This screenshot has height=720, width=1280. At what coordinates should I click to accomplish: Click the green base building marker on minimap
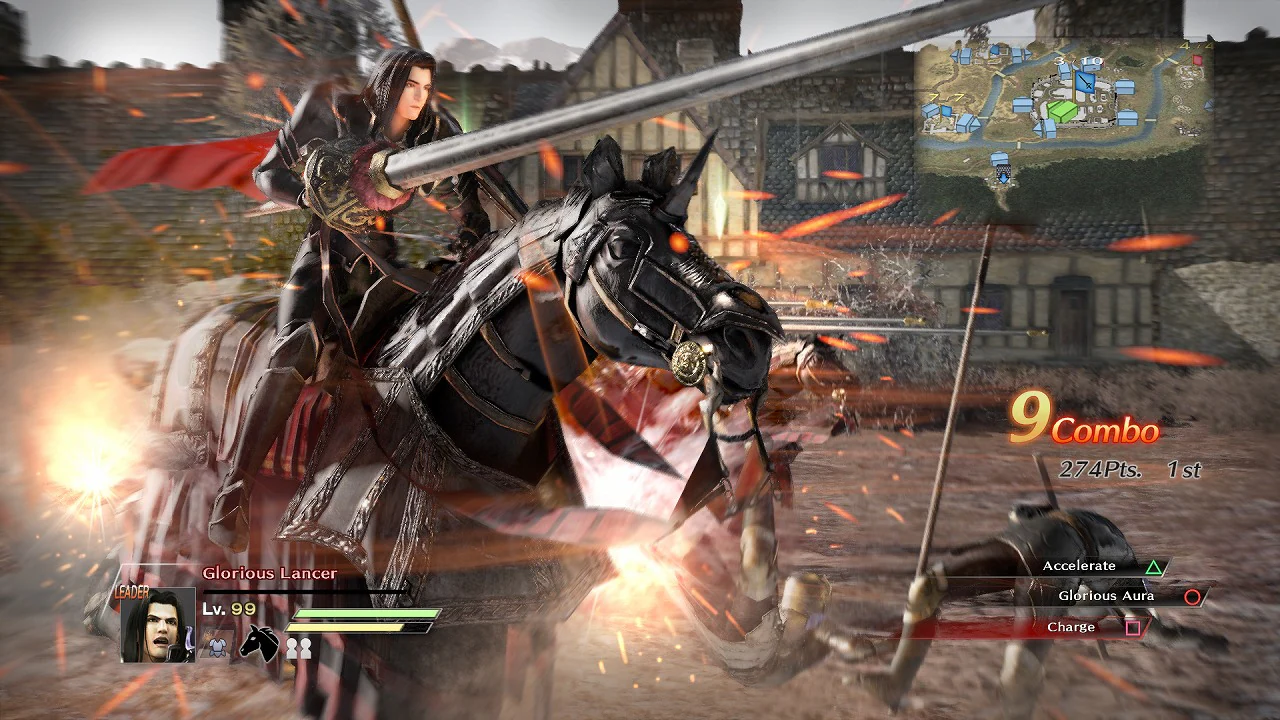(1061, 110)
